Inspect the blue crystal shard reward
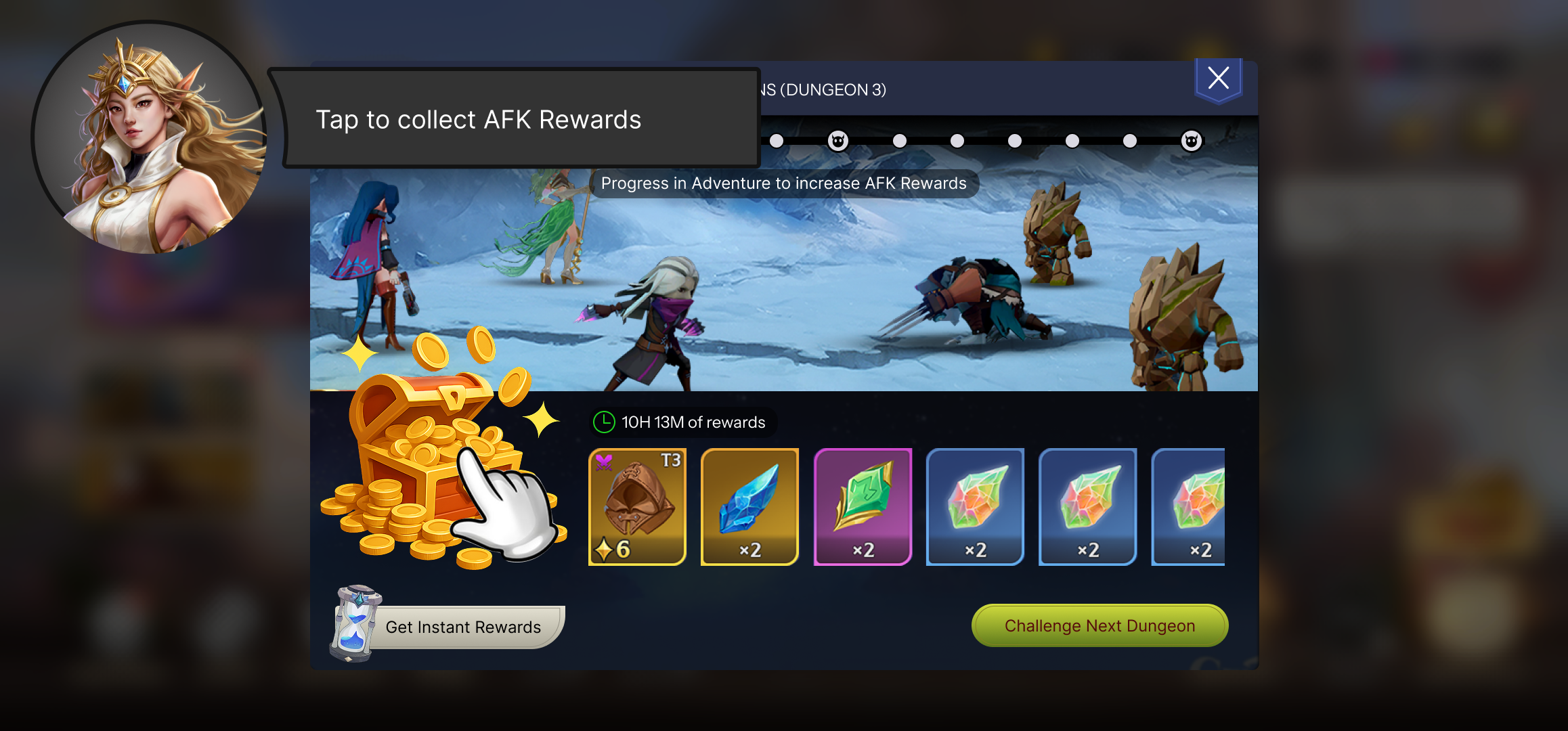 pyautogui.click(x=749, y=506)
